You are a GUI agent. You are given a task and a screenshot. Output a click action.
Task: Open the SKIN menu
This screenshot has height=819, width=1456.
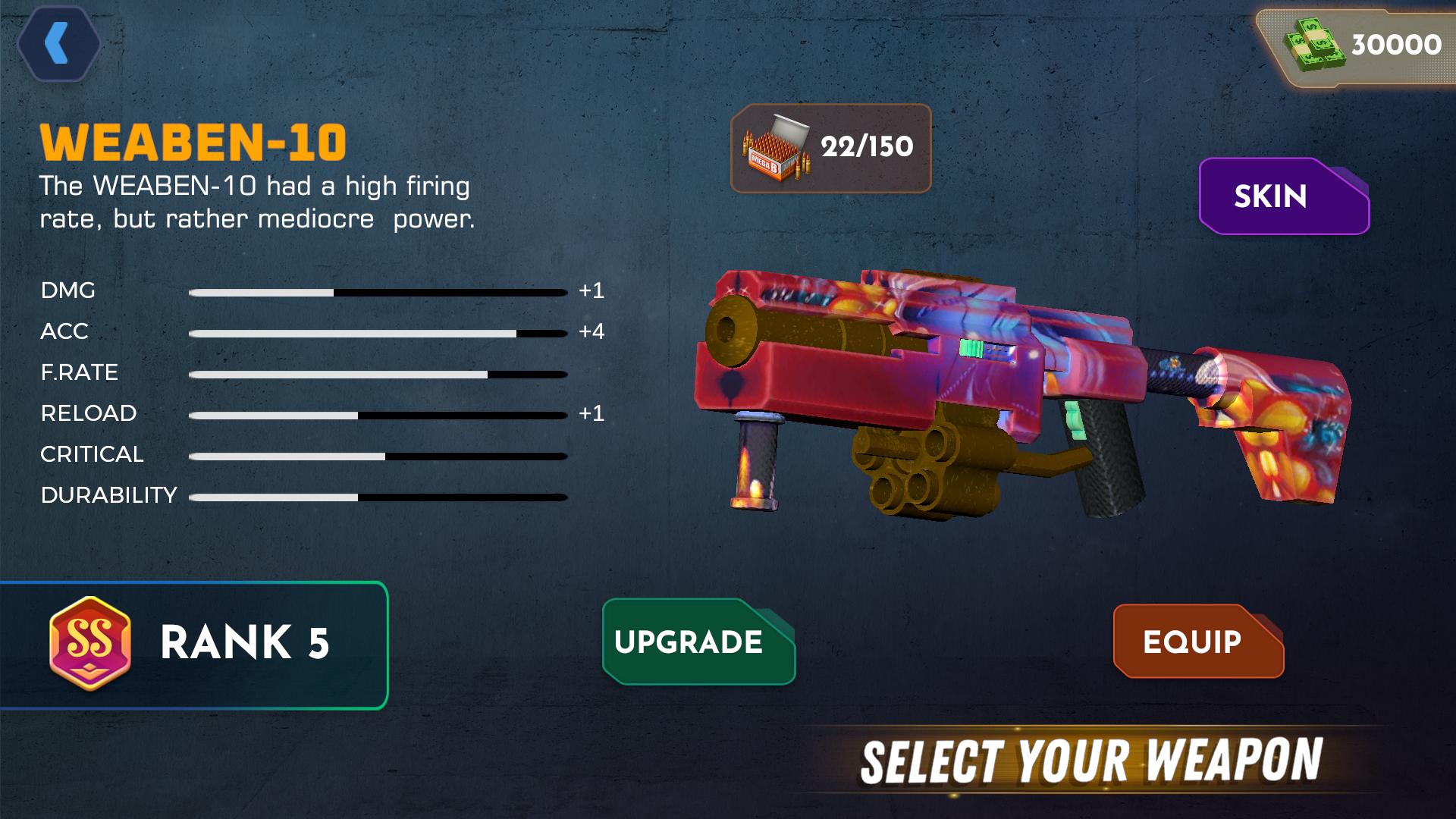[x=1282, y=196]
